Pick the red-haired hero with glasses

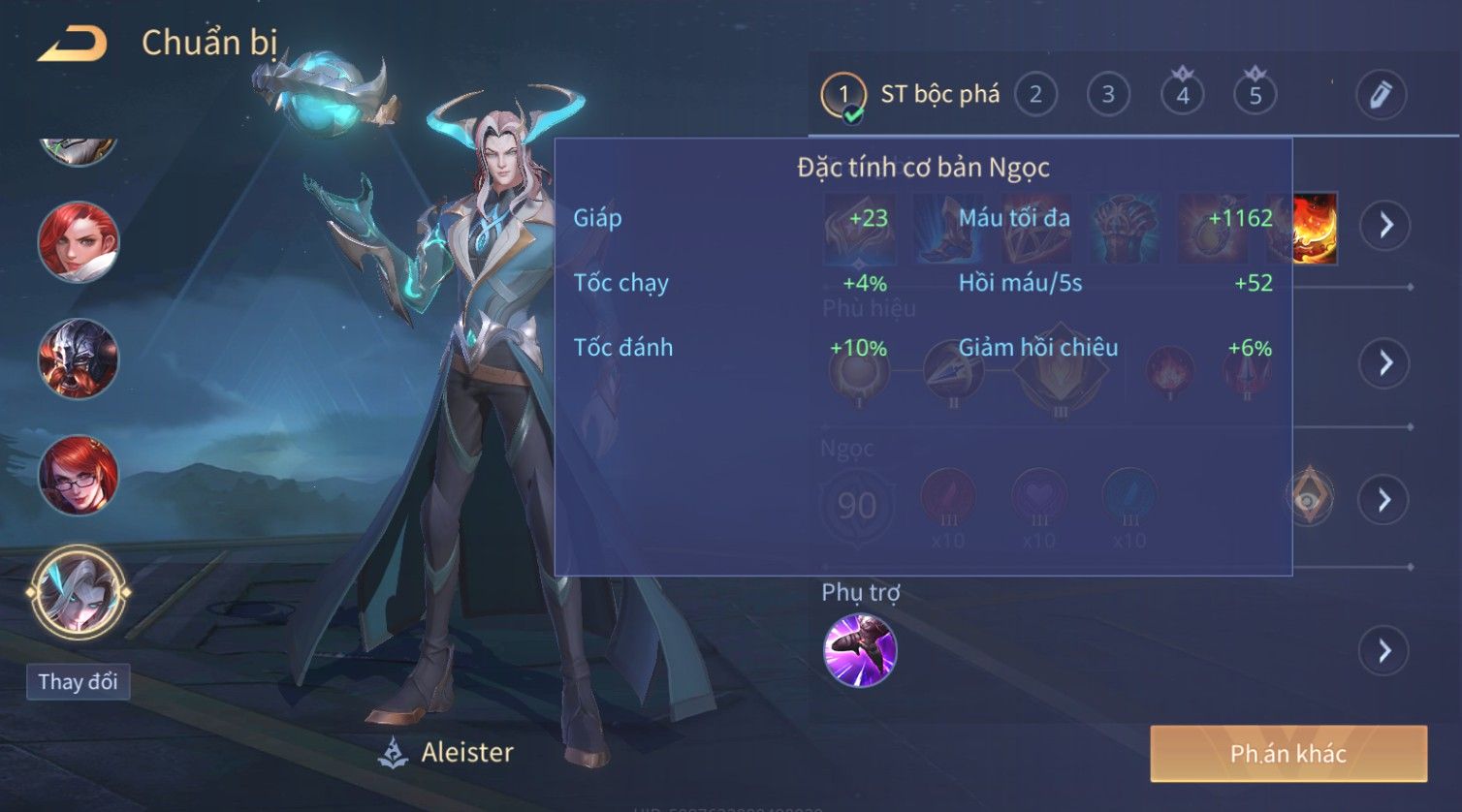click(x=78, y=475)
